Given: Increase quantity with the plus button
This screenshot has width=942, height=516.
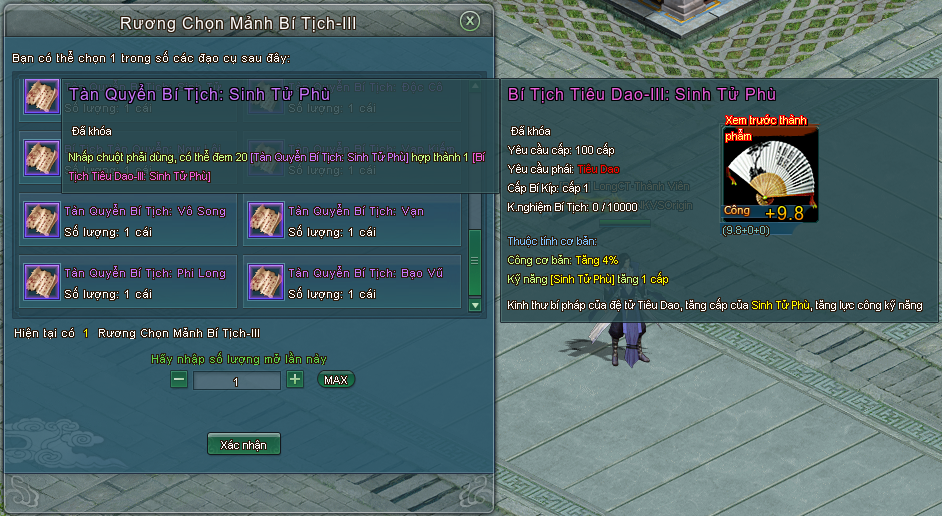Looking at the screenshot, I should pos(295,380).
